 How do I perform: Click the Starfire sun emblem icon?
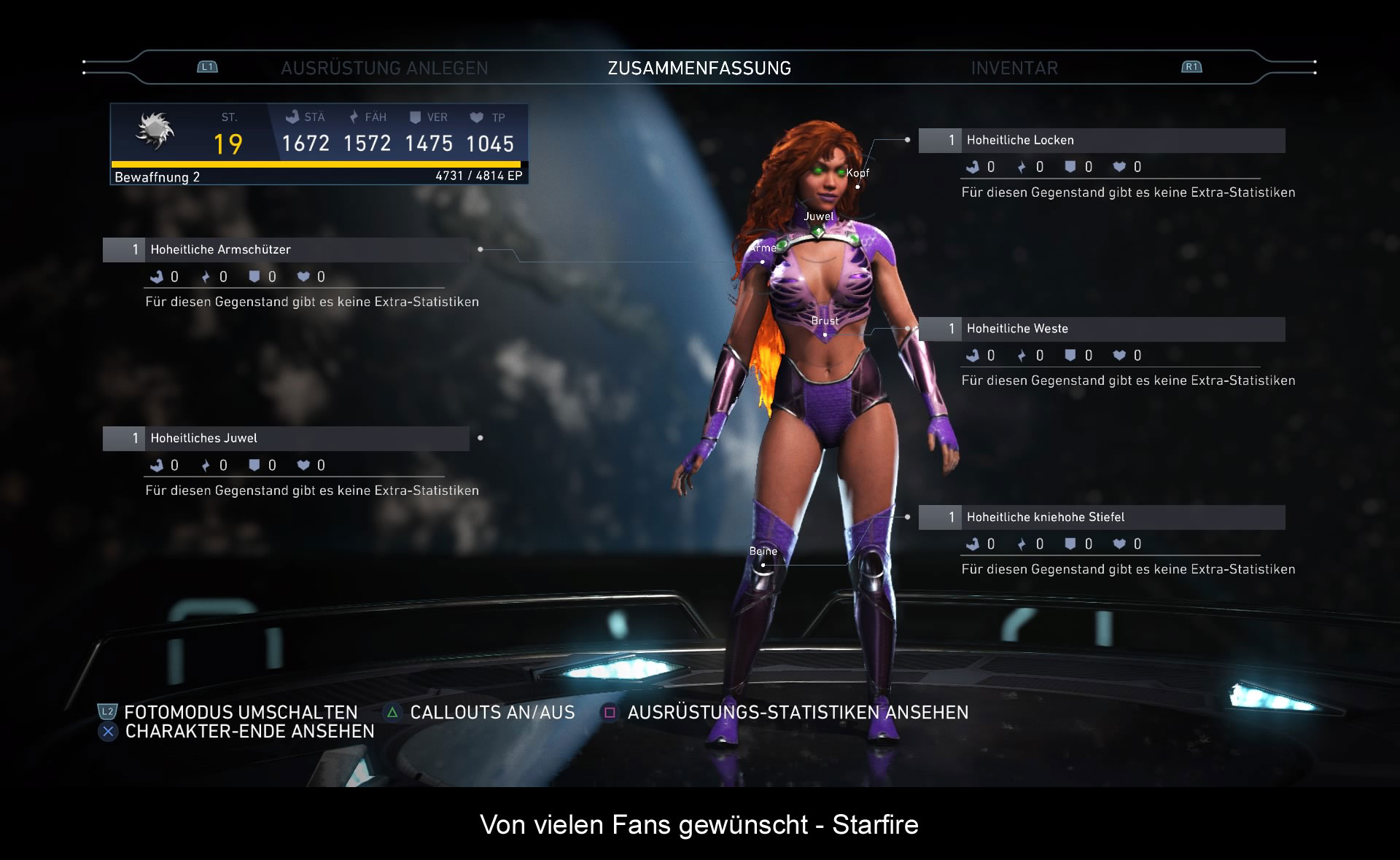click(155, 131)
